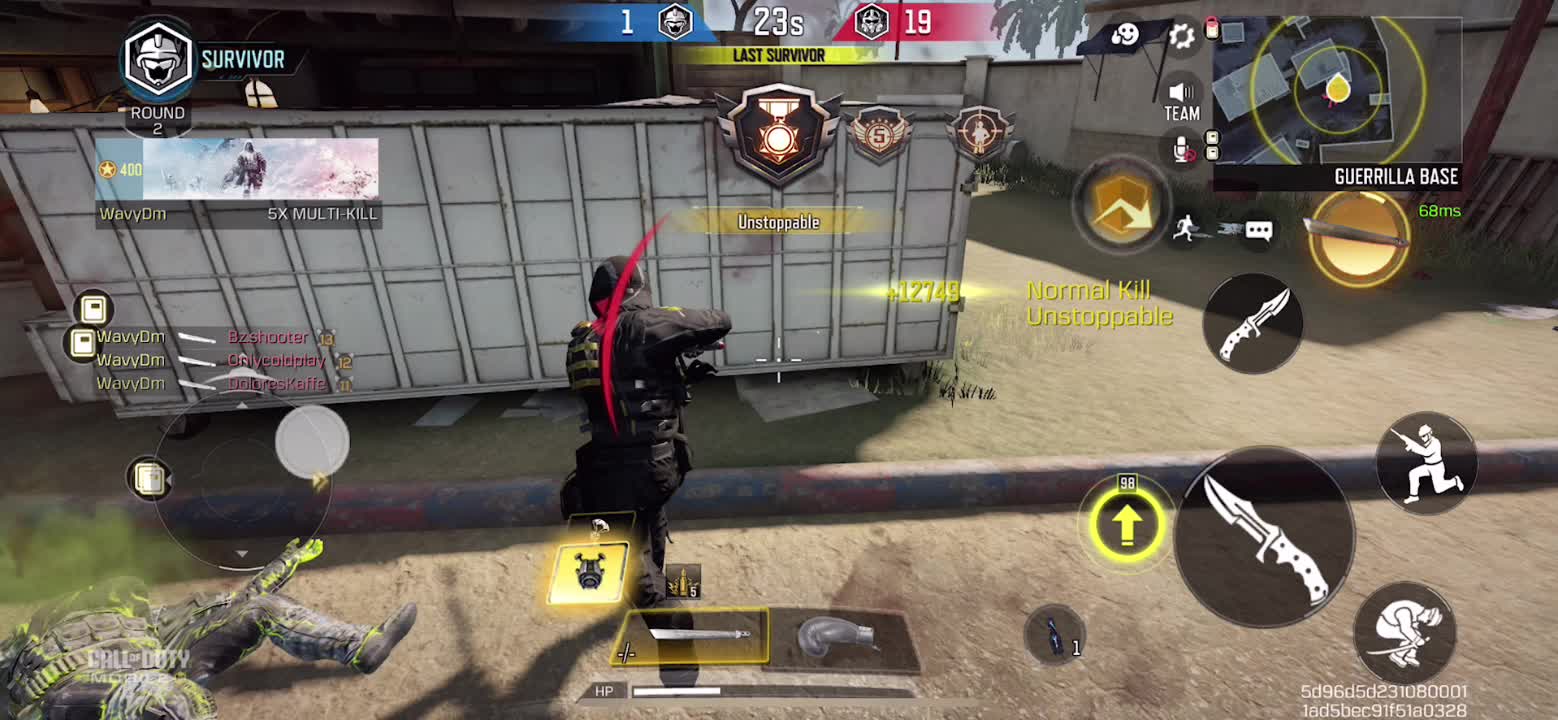
Task: Tap the white movement joystick knob
Action: (312, 441)
